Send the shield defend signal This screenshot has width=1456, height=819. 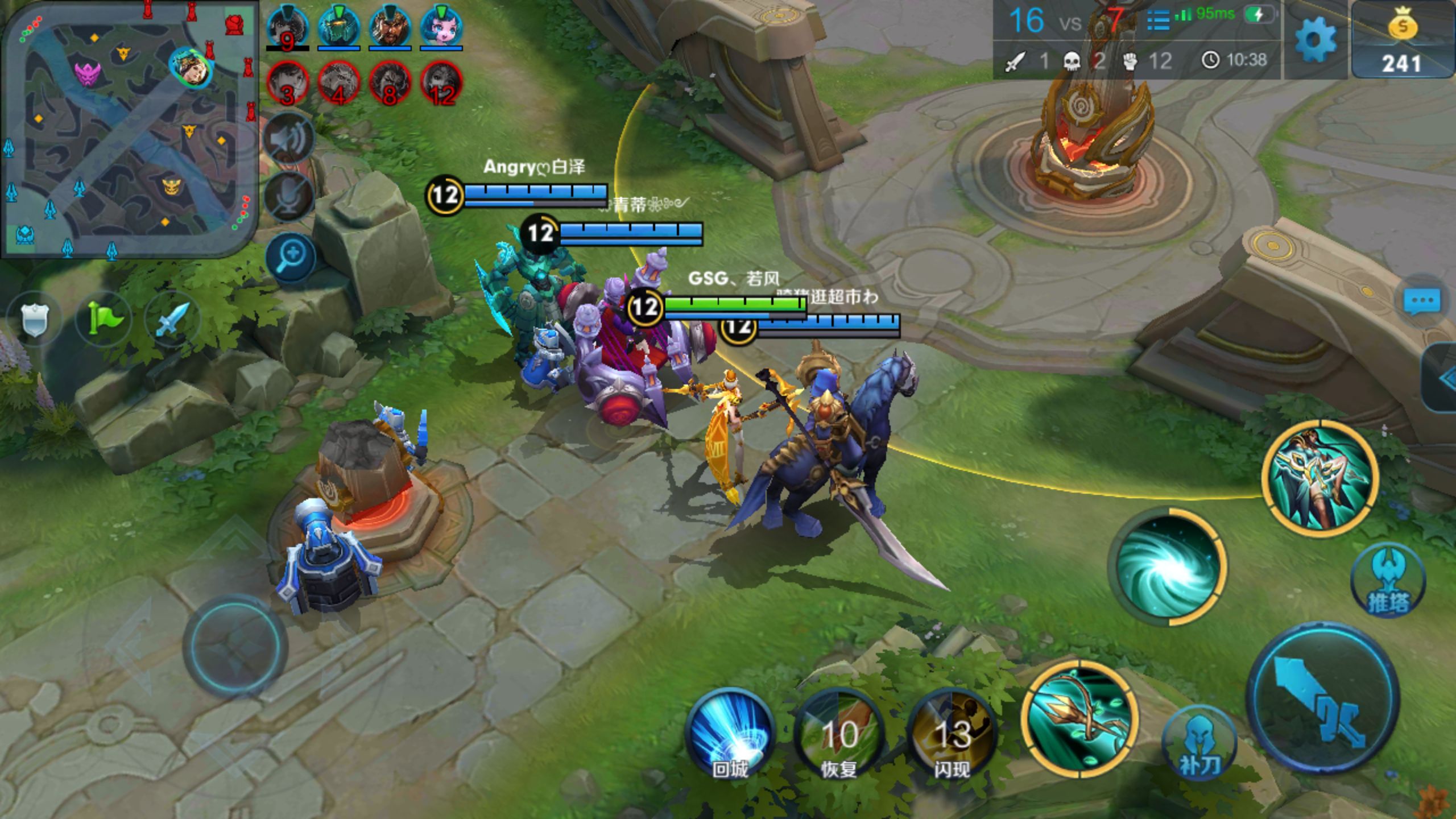[x=34, y=318]
